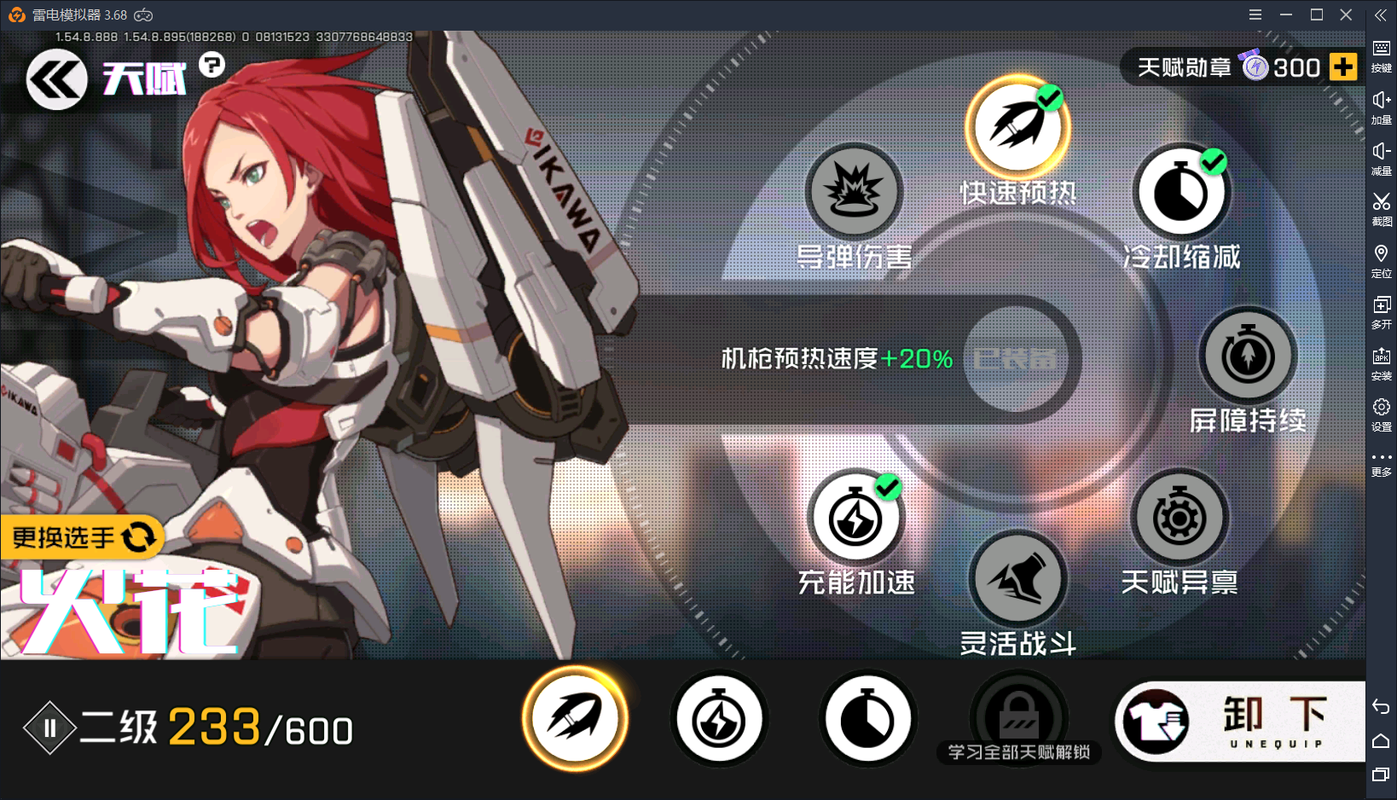Open the 冷却缩减 talent details
The image size is (1397, 800).
click(1182, 192)
